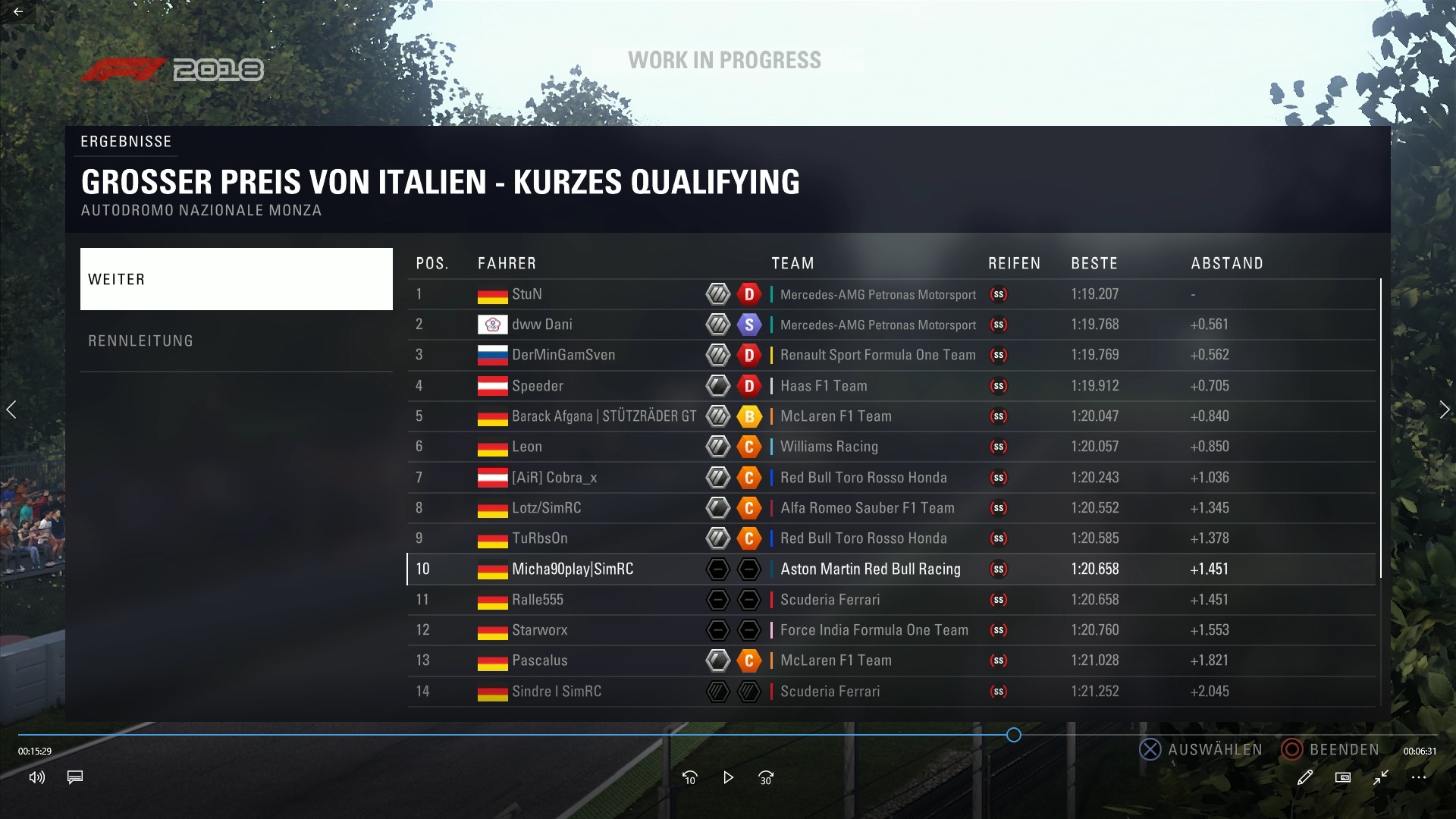This screenshot has height=819, width=1456.
Task: Click DerMinGamSven's results row
Action: (x=563, y=355)
